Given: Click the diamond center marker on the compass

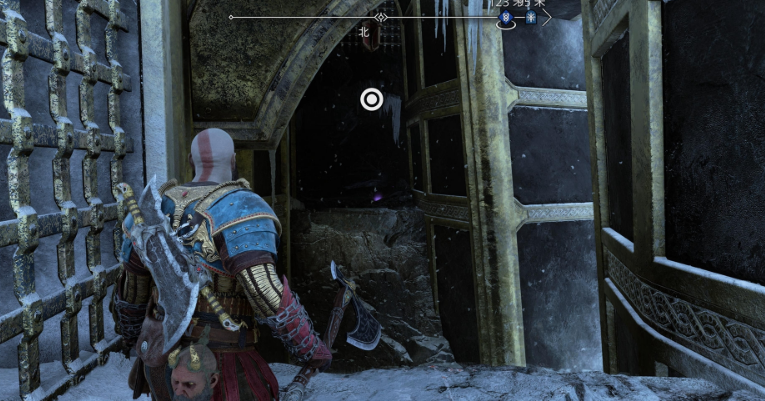Looking at the screenshot, I should point(380,18).
